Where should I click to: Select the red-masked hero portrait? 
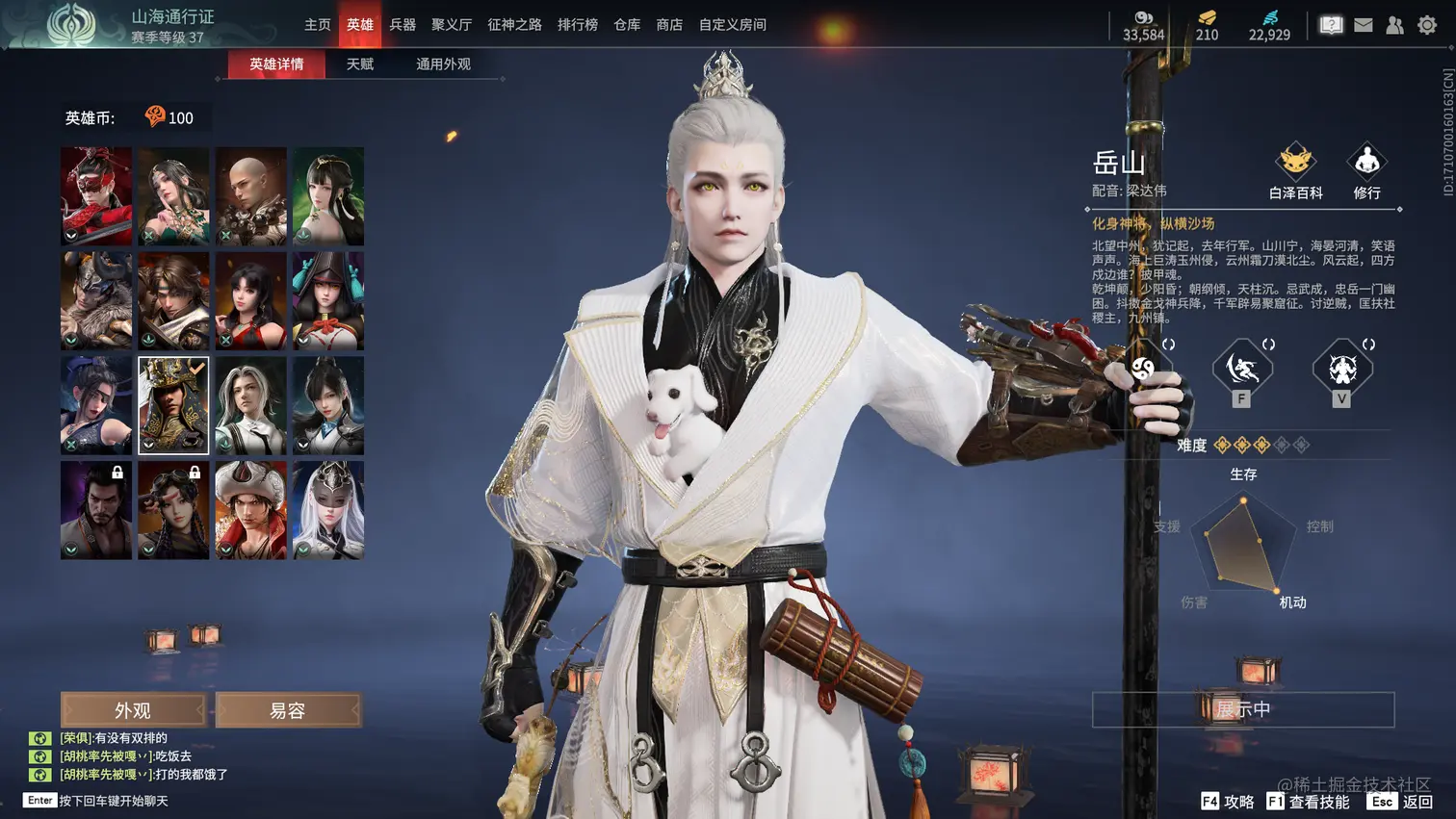click(x=96, y=195)
